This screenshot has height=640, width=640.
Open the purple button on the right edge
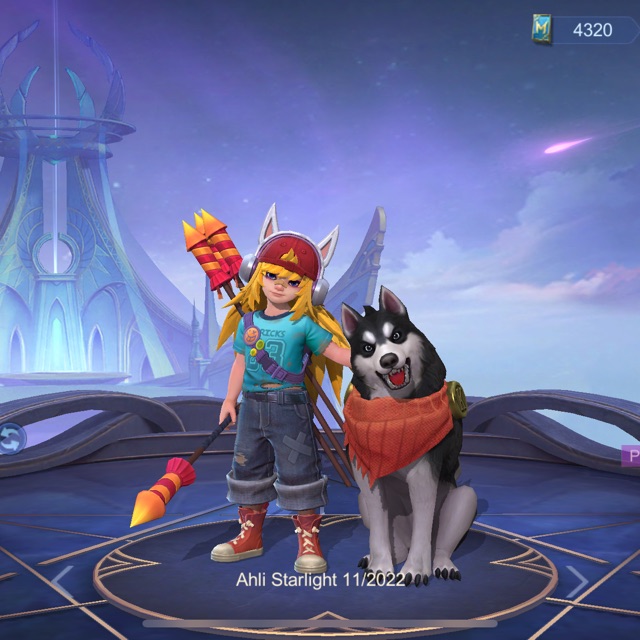pyautogui.click(x=630, y=457)
